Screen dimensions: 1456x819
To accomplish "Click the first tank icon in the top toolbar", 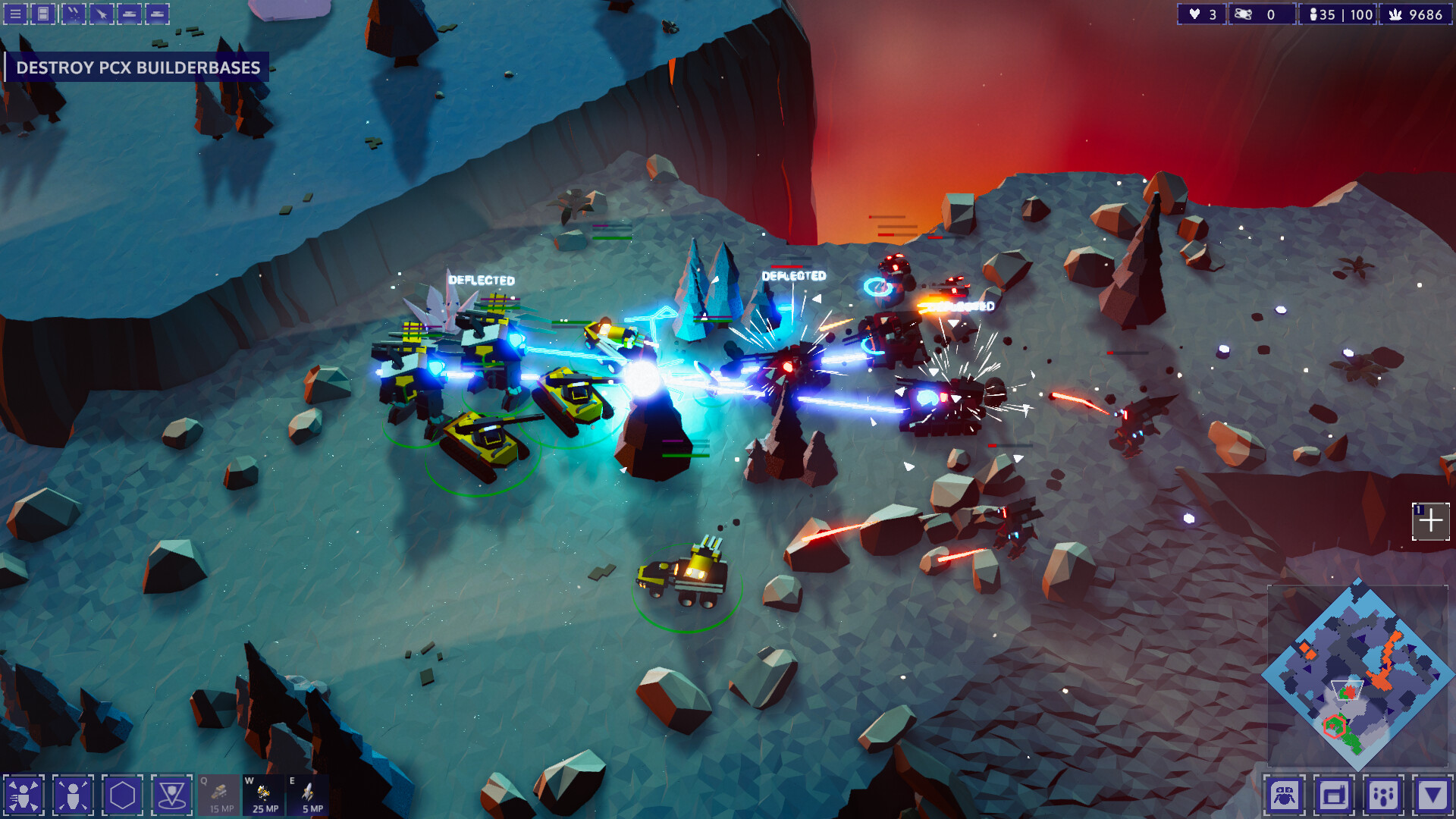I will (129, 13).
